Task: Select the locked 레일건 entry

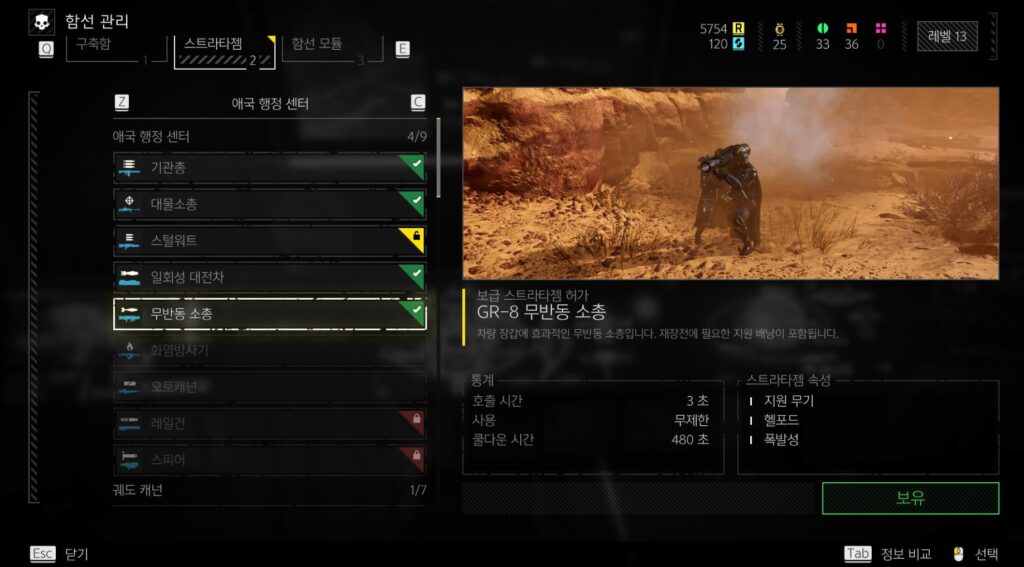Action: (269, 423)
